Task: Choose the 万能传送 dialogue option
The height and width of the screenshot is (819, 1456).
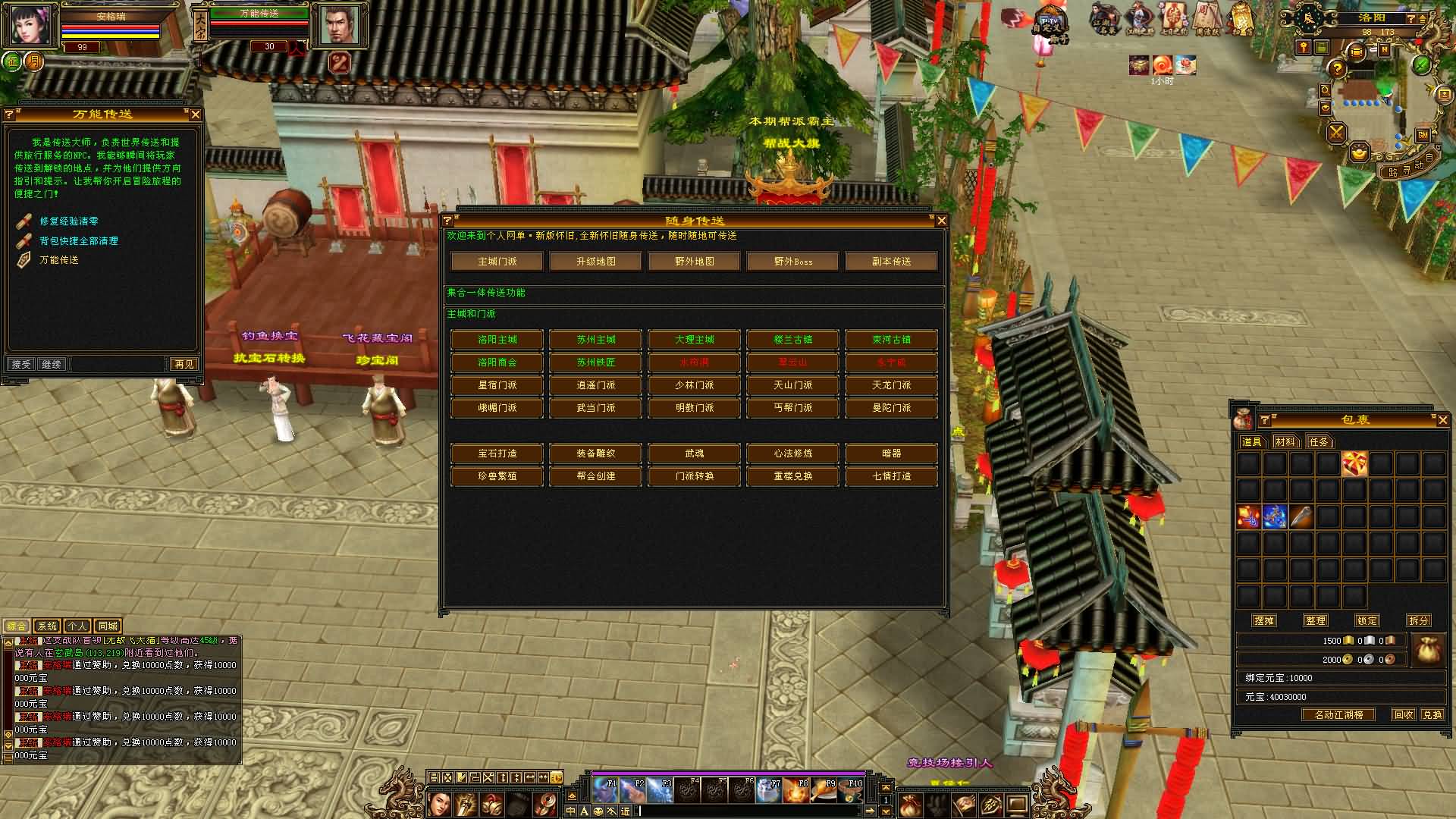Action: 59,260
